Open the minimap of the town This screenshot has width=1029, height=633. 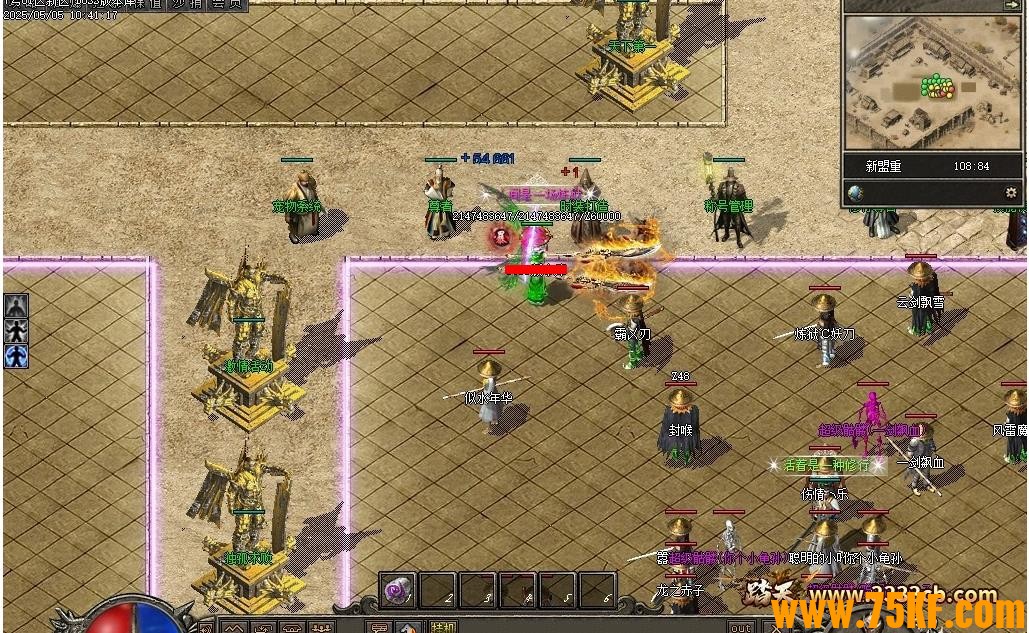point(931,82)
